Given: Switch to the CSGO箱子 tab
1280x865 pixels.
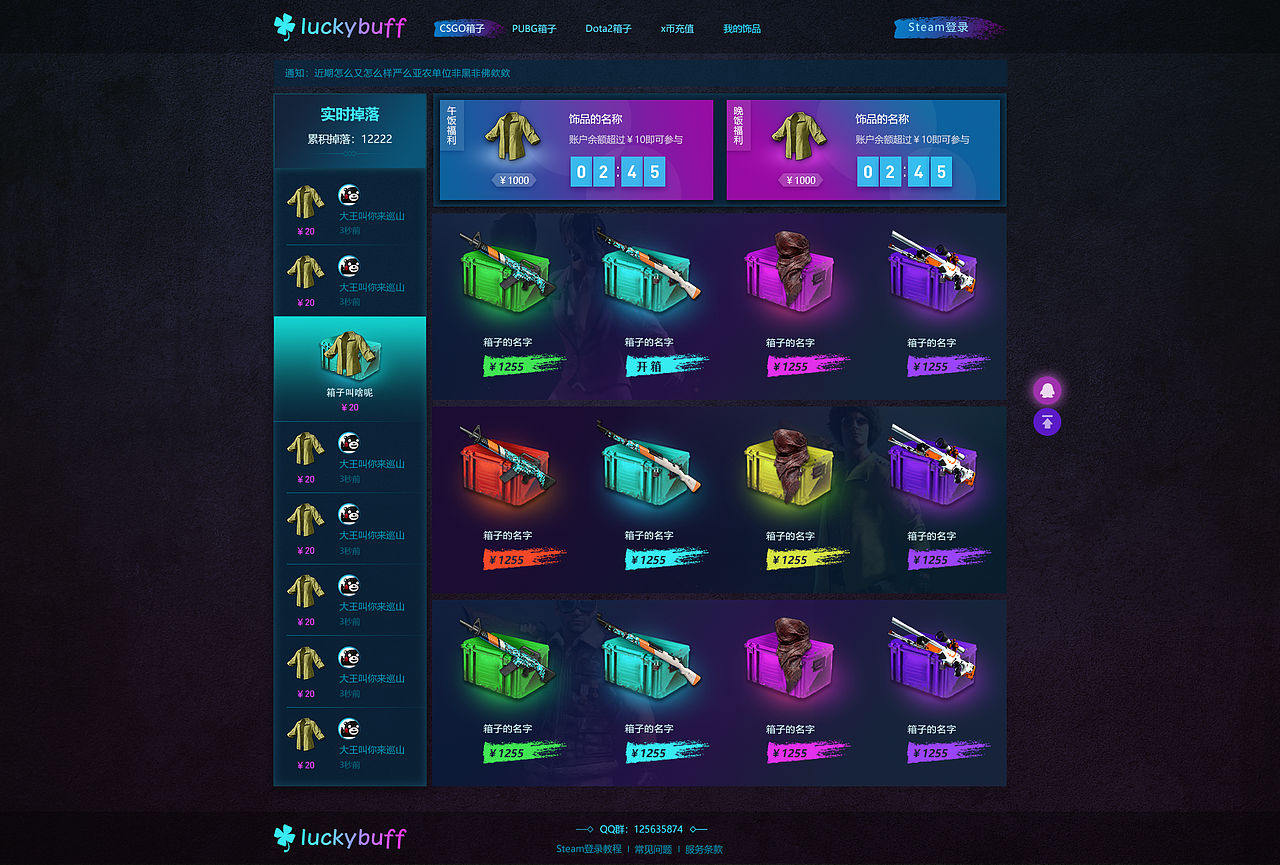Looking at the screenshot, I should (x=462, y=28).
